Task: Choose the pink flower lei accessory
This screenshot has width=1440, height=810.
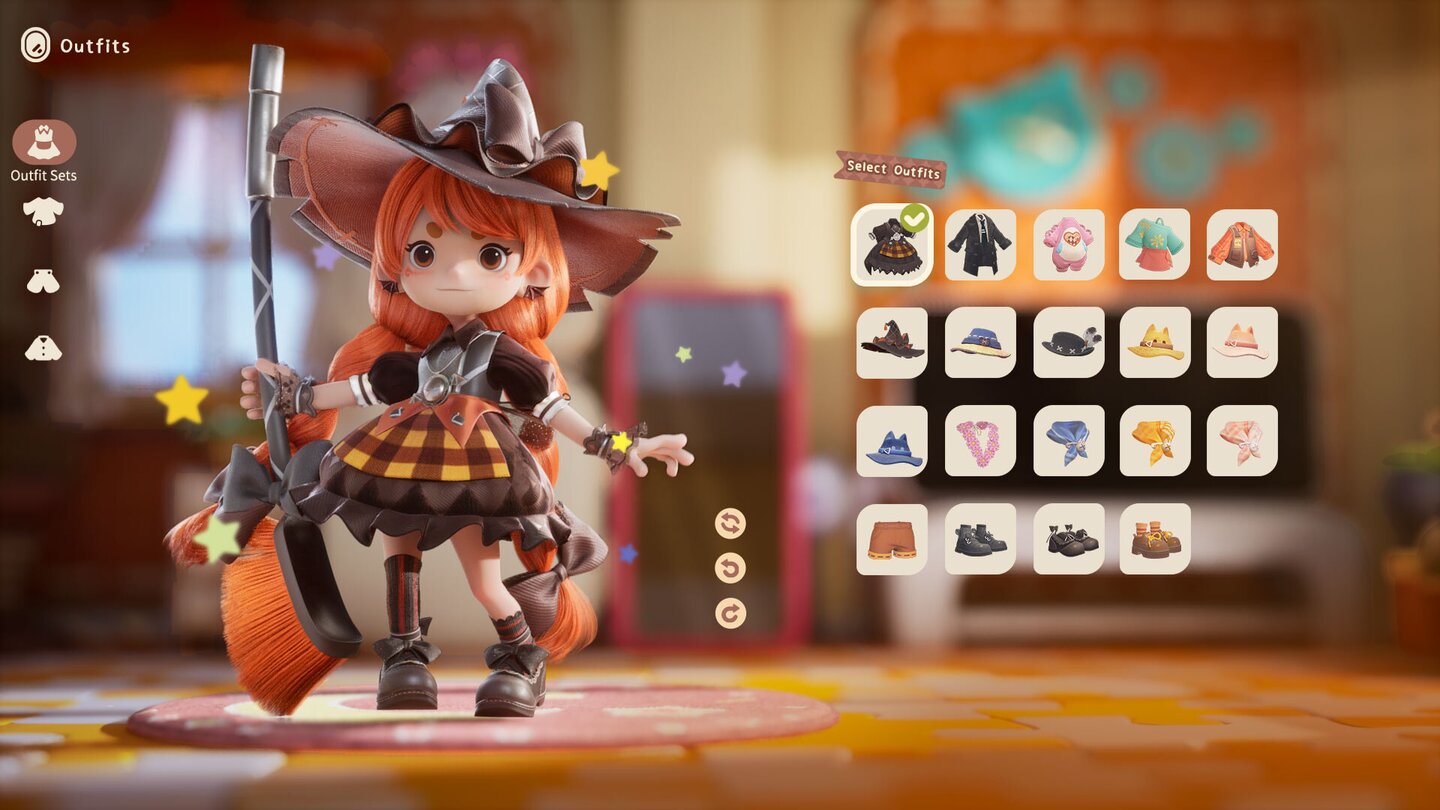Action: coord(979,440)
